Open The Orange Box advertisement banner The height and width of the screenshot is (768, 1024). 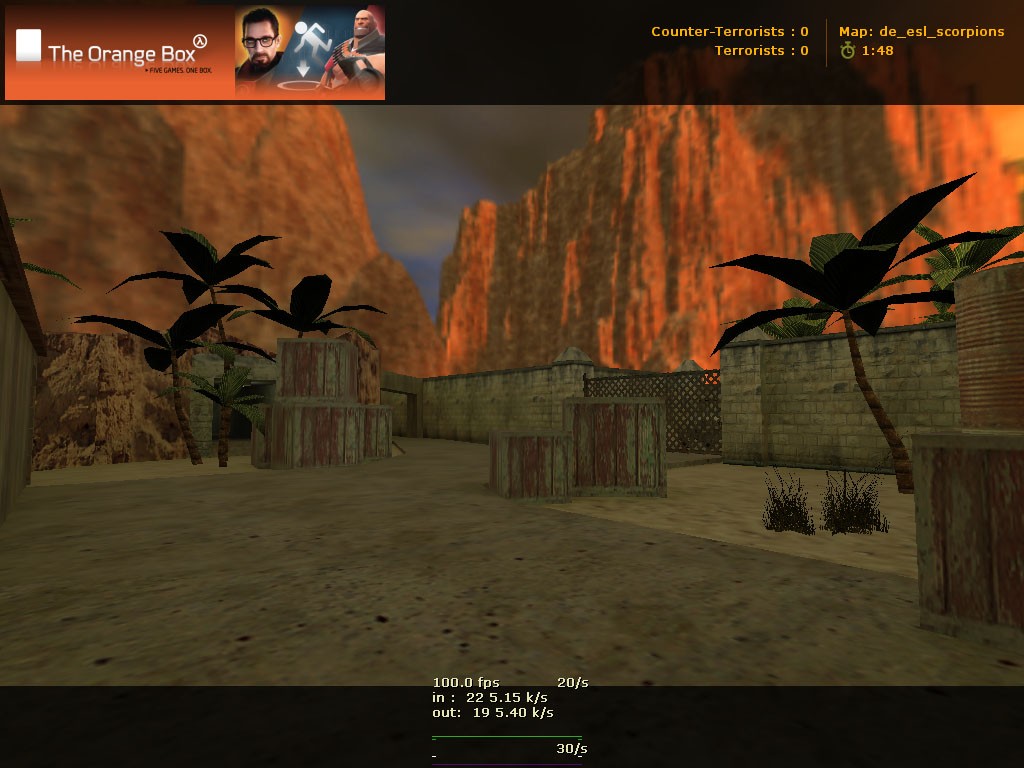(x=195, y=52)
